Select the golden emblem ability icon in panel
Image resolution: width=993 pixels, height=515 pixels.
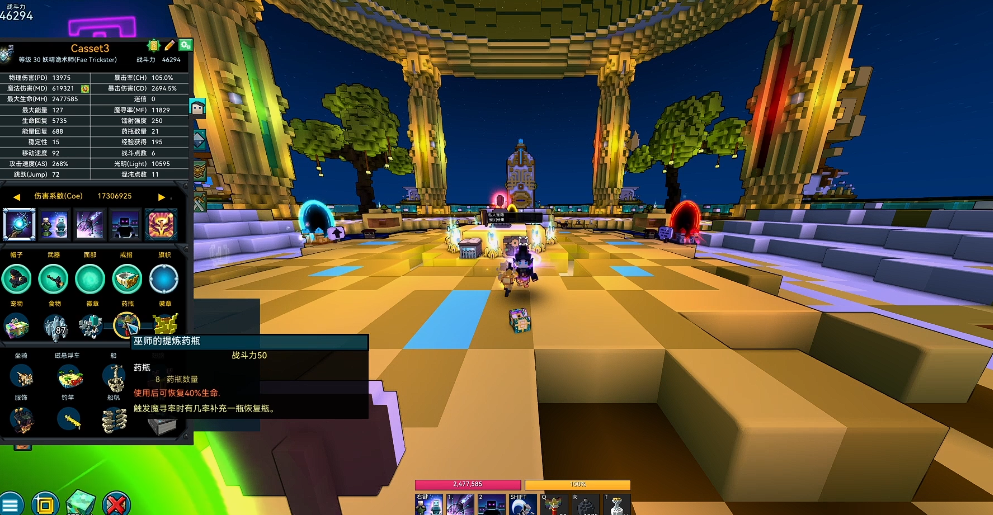(x=162, y=224)
